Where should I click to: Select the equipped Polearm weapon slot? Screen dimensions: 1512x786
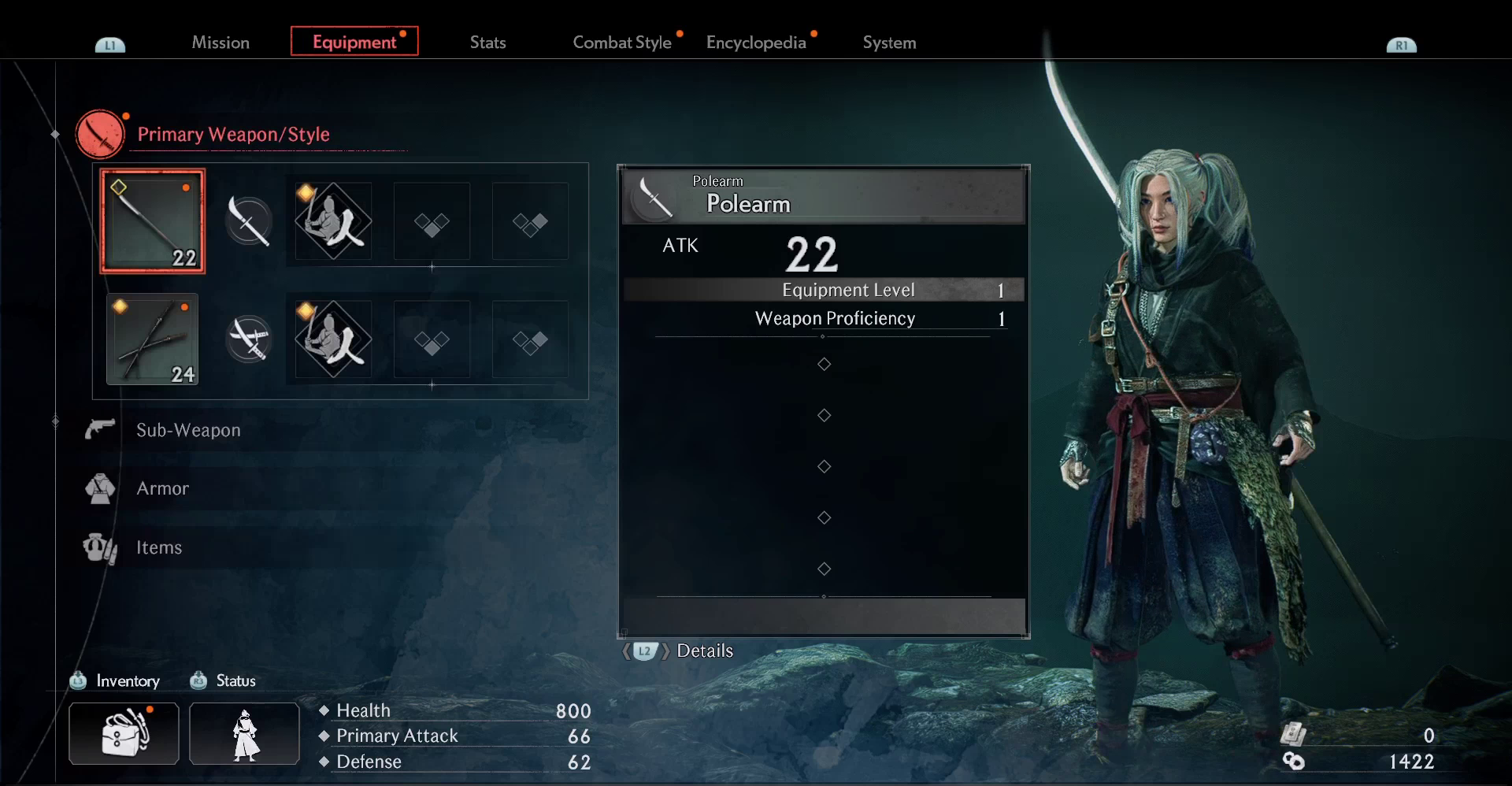click(x=152, y=221)
